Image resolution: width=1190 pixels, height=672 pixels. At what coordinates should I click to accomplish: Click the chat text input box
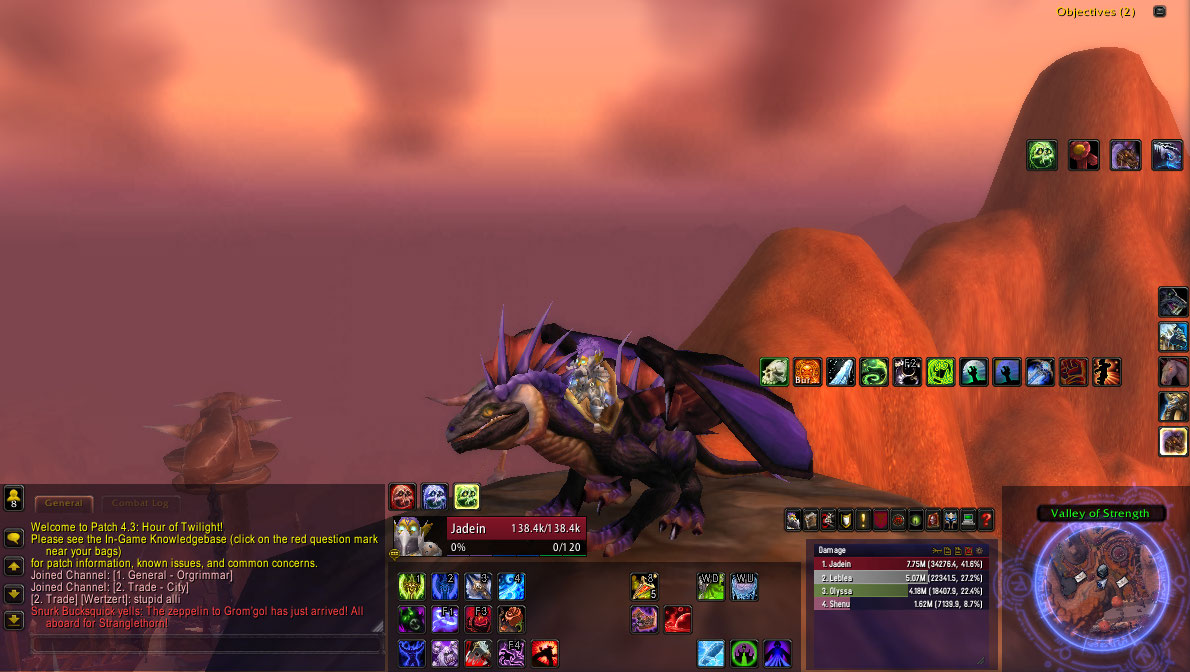(200, 644)
